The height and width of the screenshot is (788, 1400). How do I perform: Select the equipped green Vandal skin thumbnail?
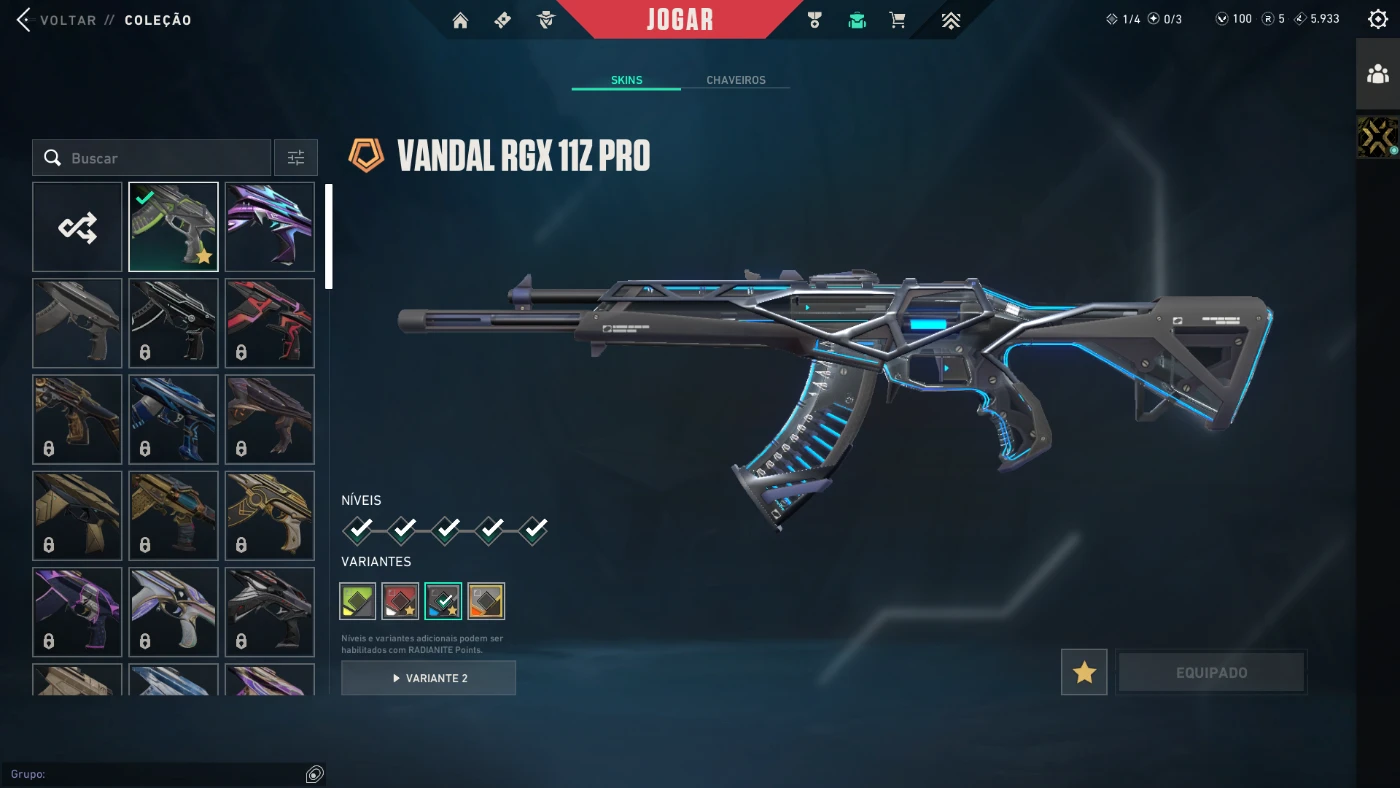[173, 227]
